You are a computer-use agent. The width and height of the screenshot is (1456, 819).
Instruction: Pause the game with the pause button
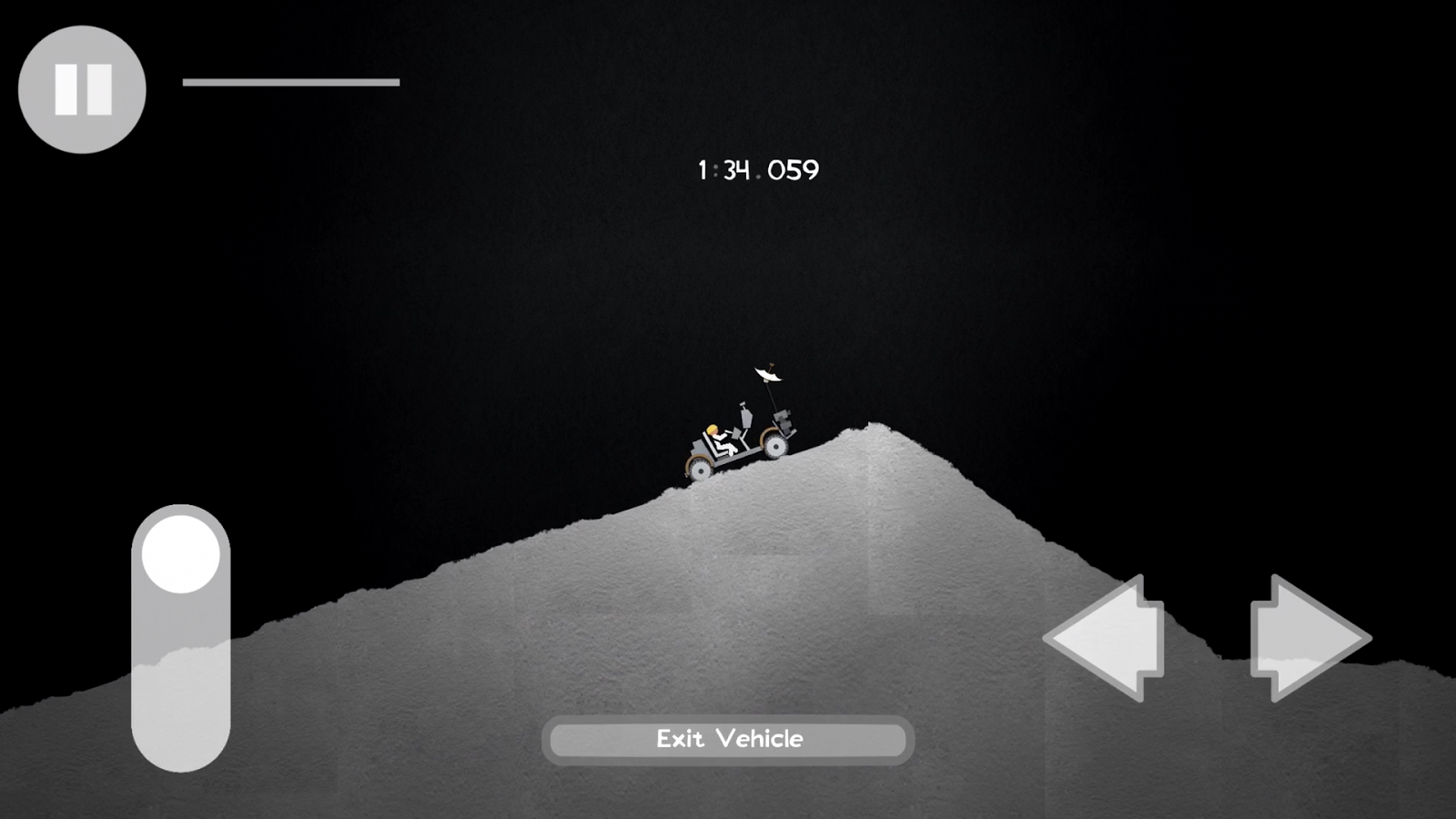tap(82, 89)
